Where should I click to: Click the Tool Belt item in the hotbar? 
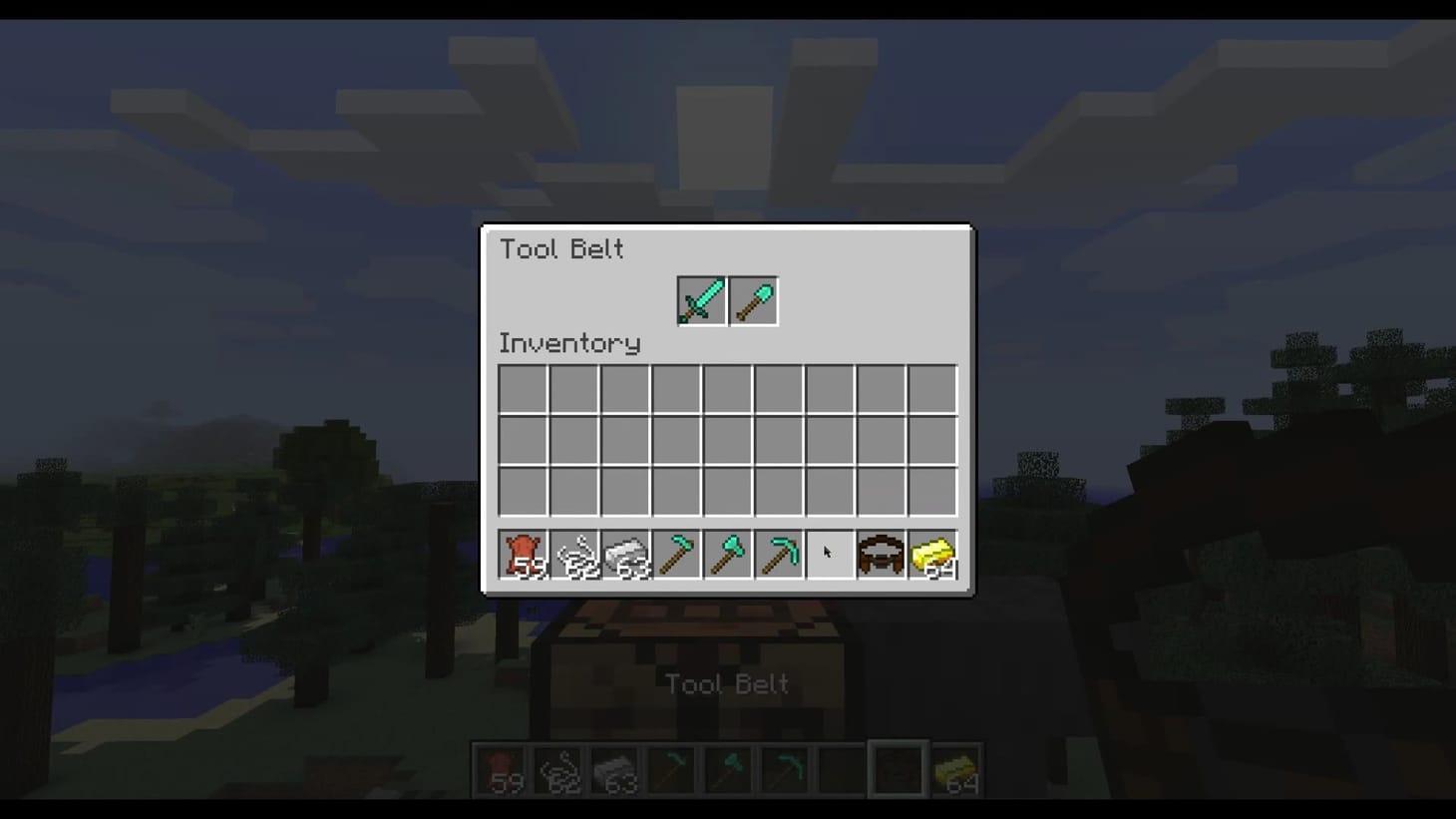pyautogui.click(x=882, y=553)
